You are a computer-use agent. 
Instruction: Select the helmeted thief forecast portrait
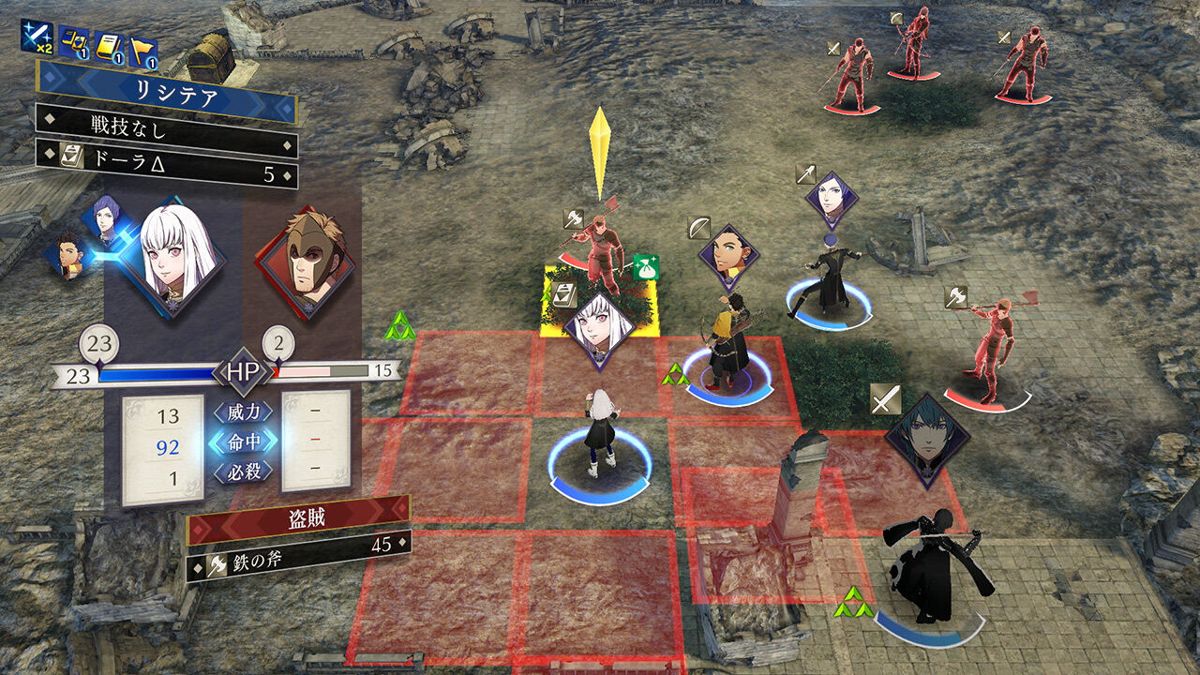[x=306, y=258]
